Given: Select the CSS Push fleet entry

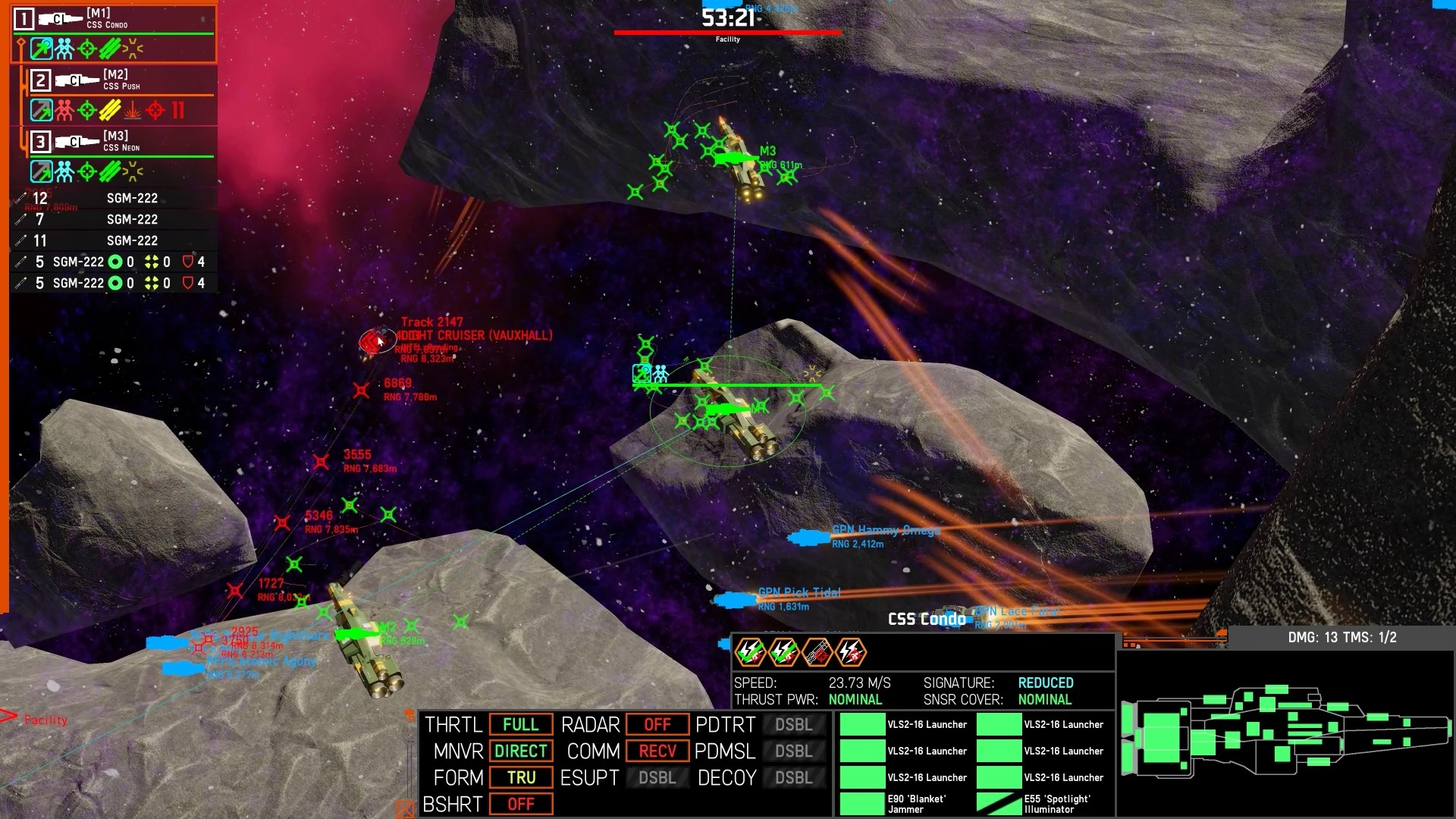Looking at the screenshot, I should click(x=121, y=80).
